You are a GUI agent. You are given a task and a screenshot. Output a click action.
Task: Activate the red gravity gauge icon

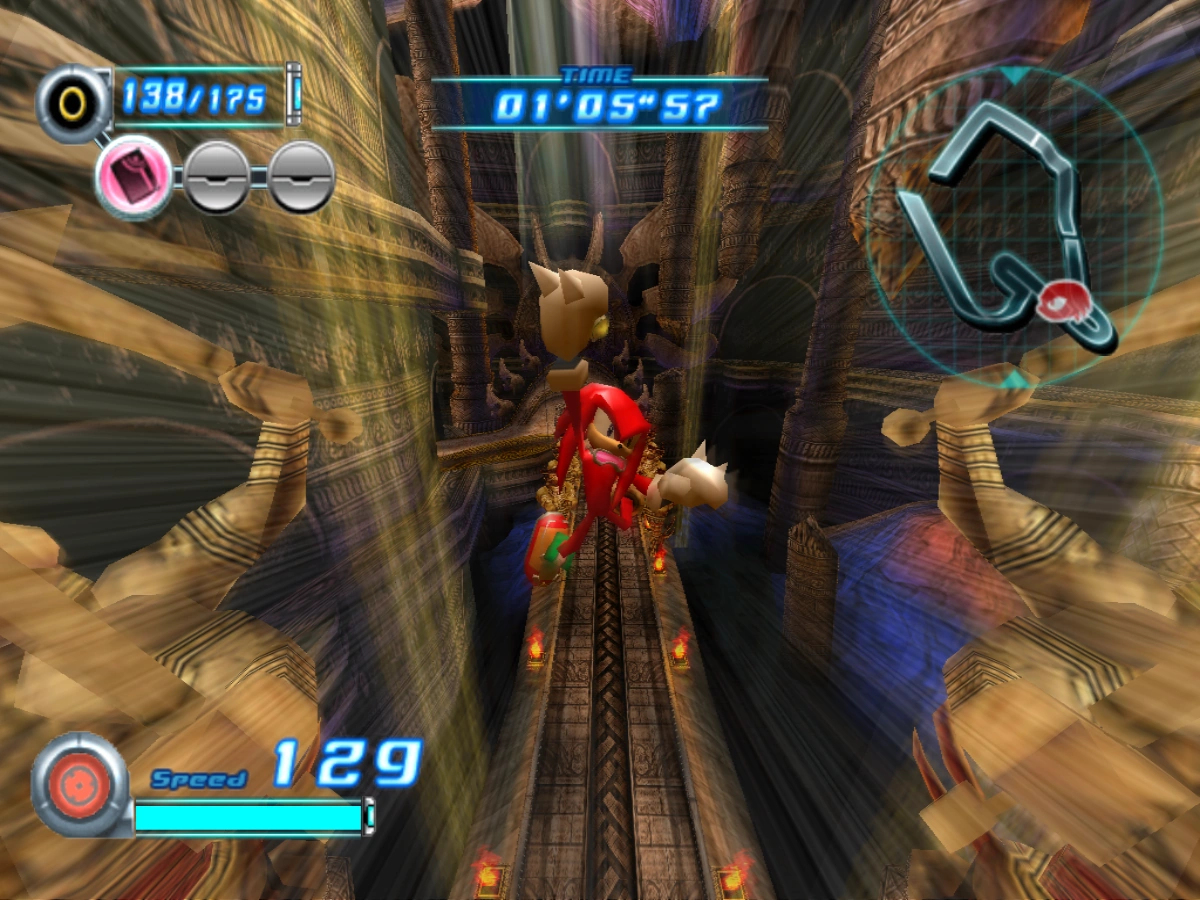[78, 782]
